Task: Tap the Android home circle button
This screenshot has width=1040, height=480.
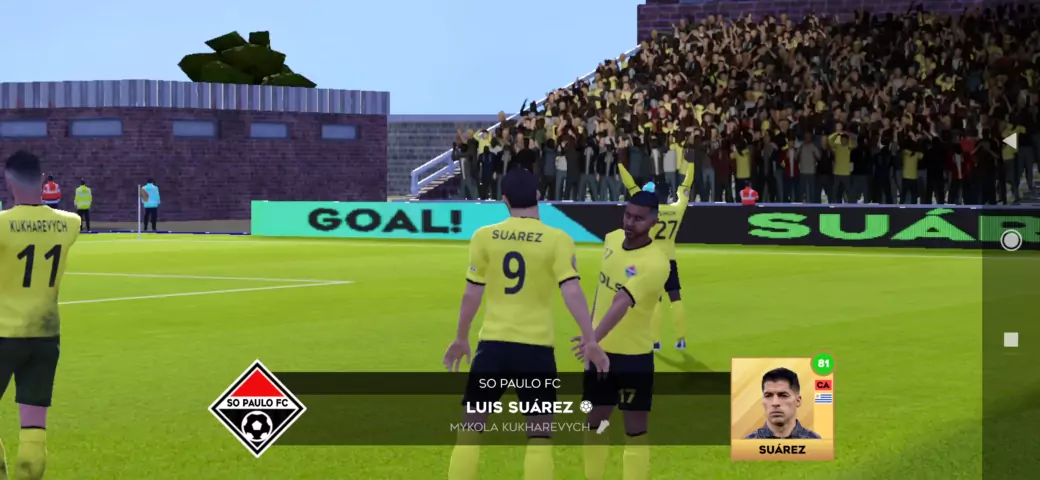Action: point(1011,240)
